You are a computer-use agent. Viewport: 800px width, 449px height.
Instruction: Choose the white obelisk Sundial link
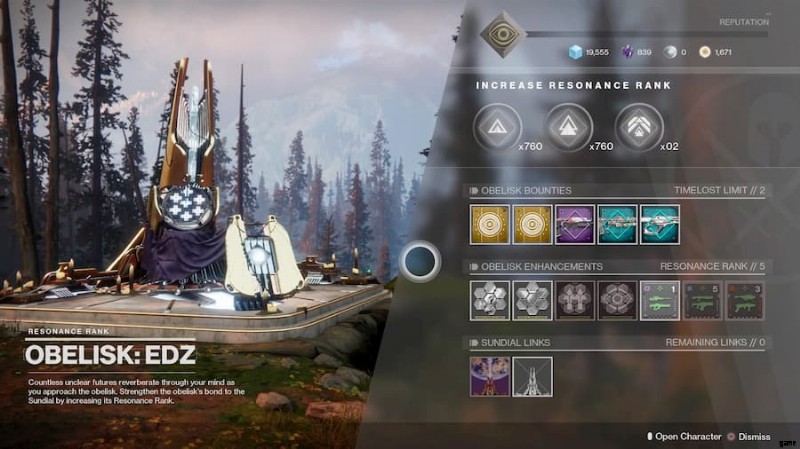point(532,376)
